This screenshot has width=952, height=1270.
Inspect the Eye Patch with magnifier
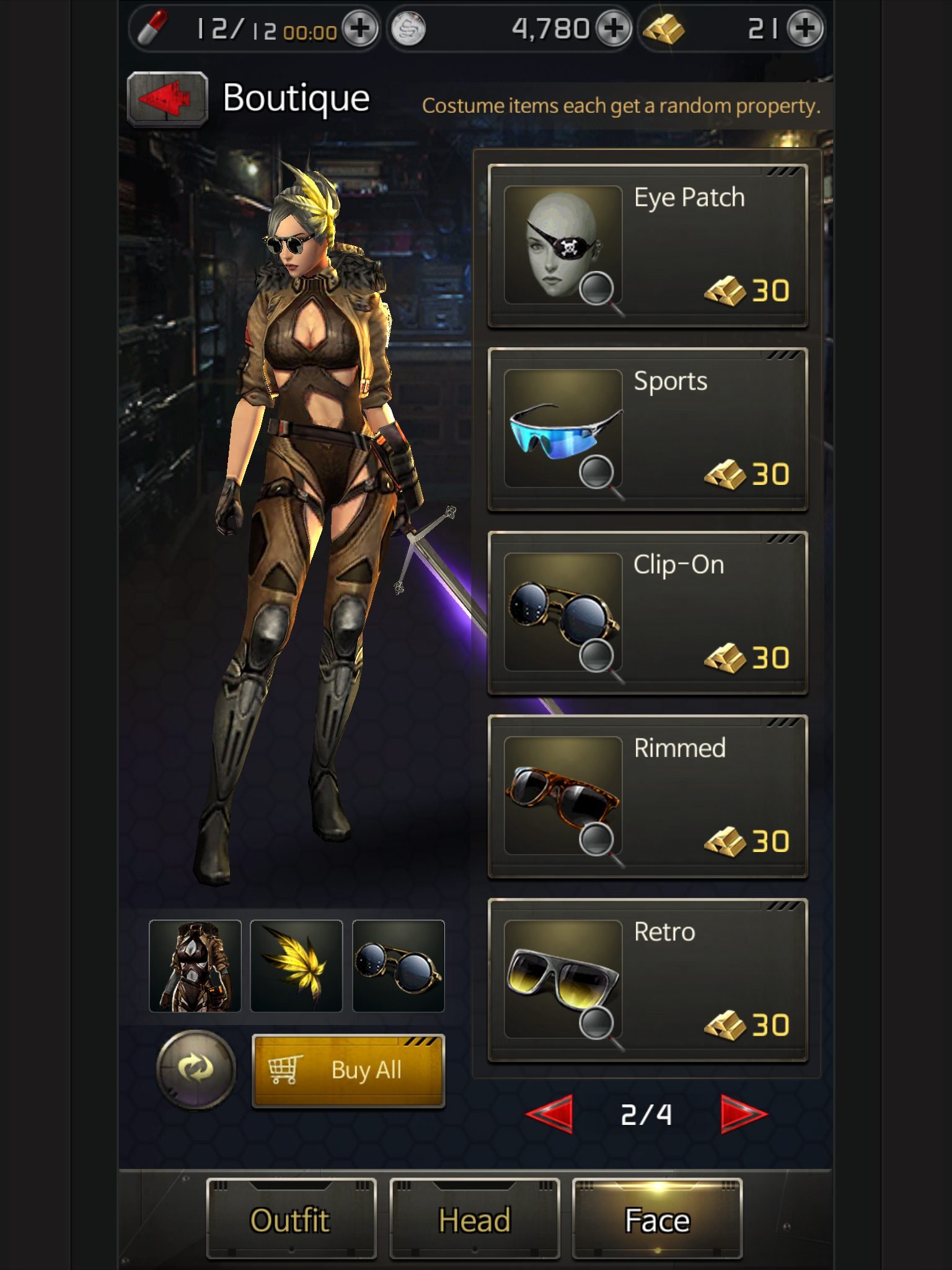pos(598,290)
